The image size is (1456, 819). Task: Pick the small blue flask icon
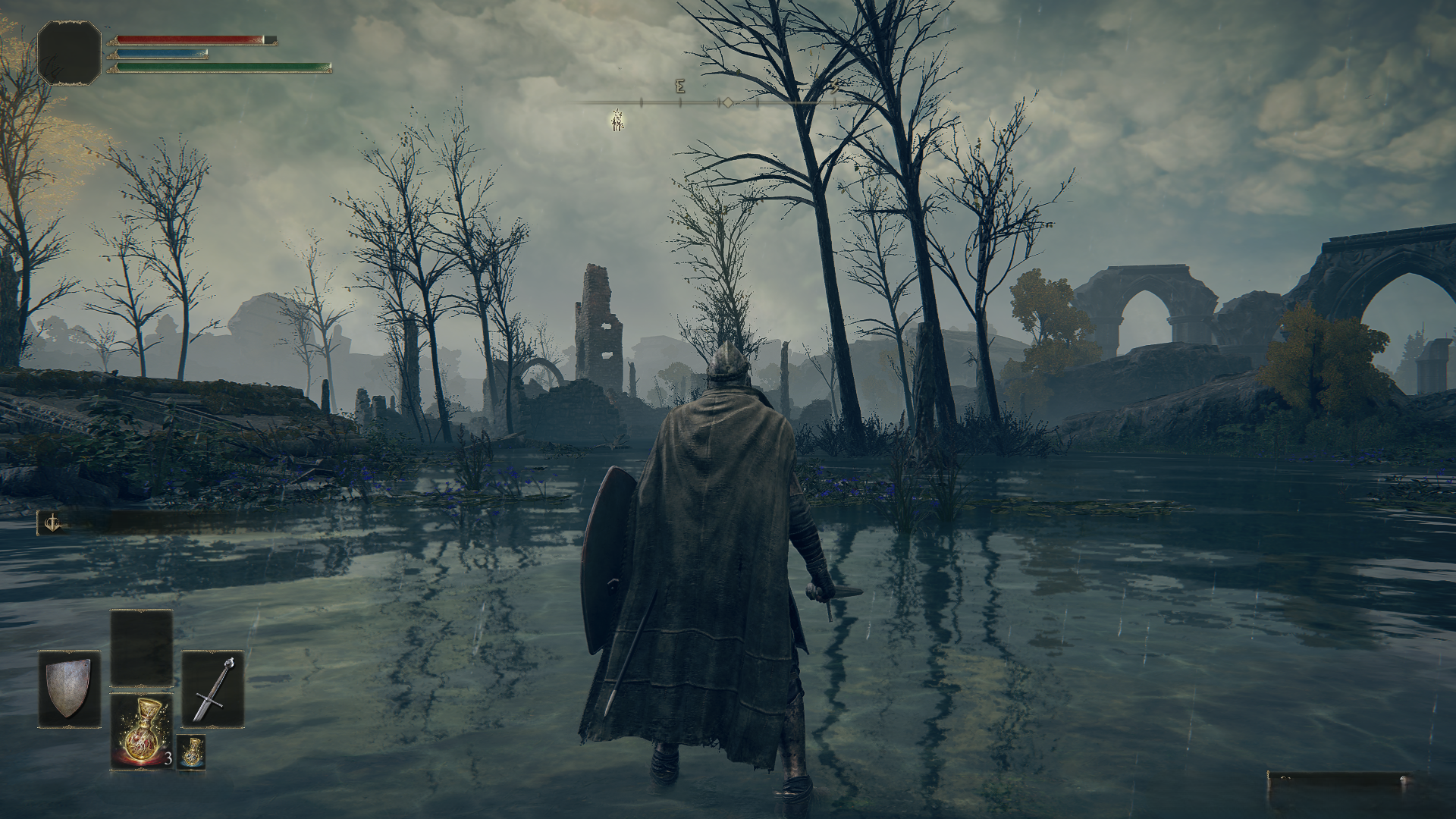(191, 752)
